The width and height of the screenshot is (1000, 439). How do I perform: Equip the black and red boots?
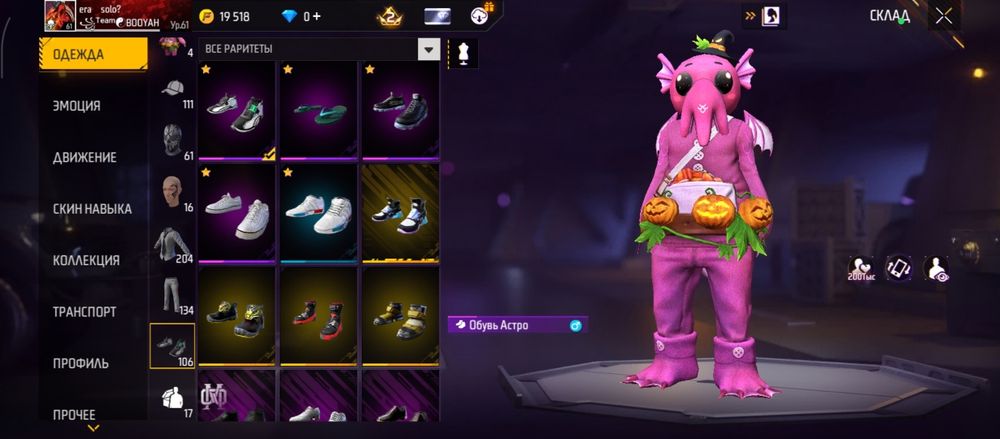pyautogui.click(x=319, y=315)
